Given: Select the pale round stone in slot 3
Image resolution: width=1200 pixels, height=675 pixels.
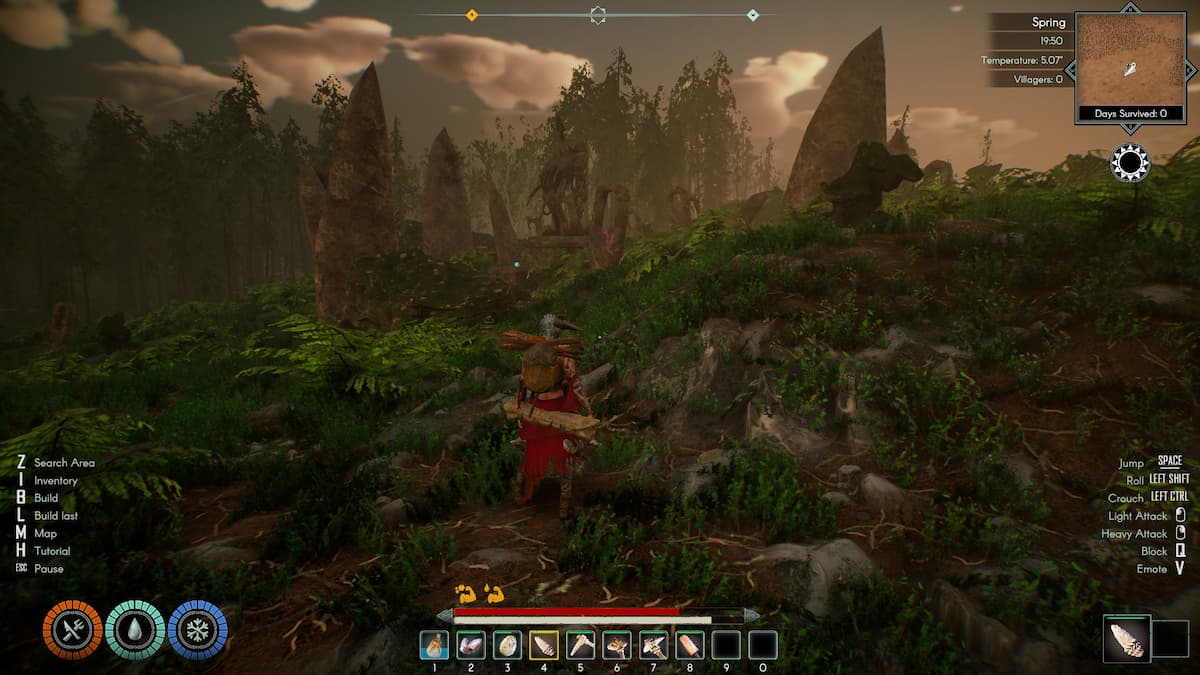Looking at the screenshot, I should click(x=507, y=645).
